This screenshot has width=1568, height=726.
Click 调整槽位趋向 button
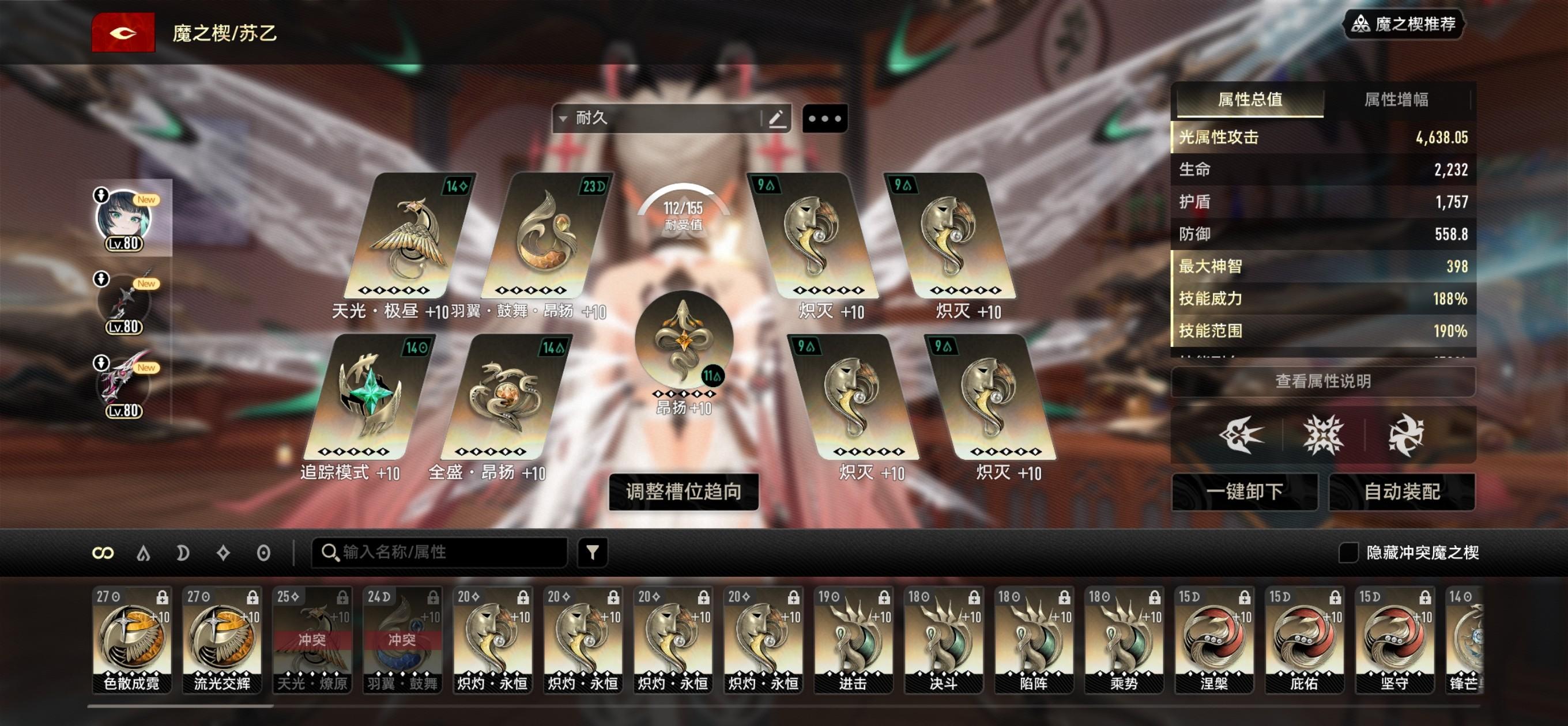(x=684, y=491)
